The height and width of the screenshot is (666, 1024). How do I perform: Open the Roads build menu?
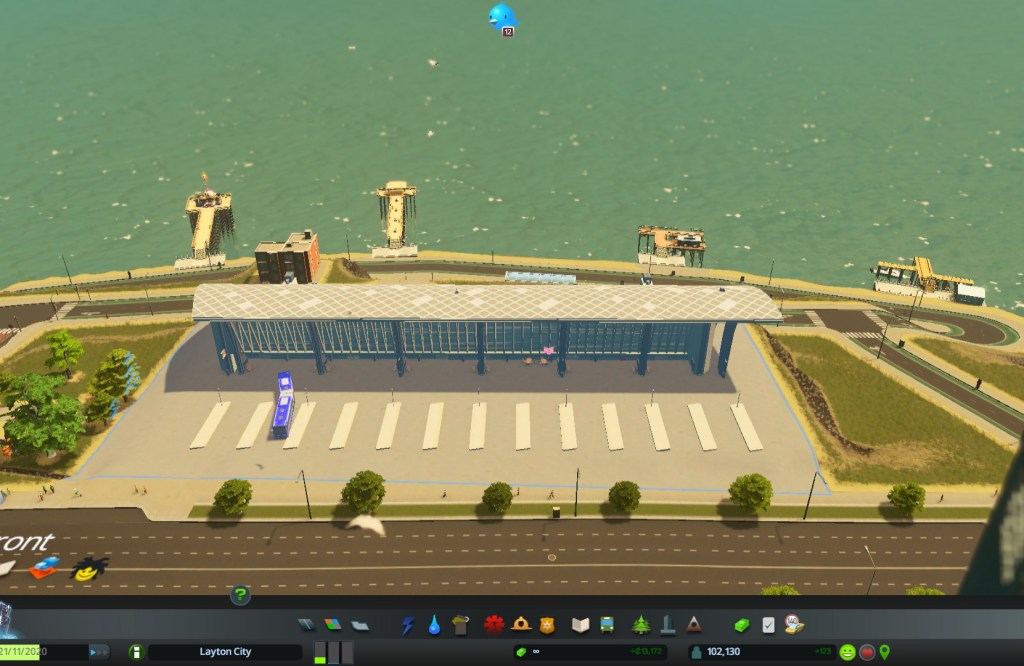click(x=307, y=625)
